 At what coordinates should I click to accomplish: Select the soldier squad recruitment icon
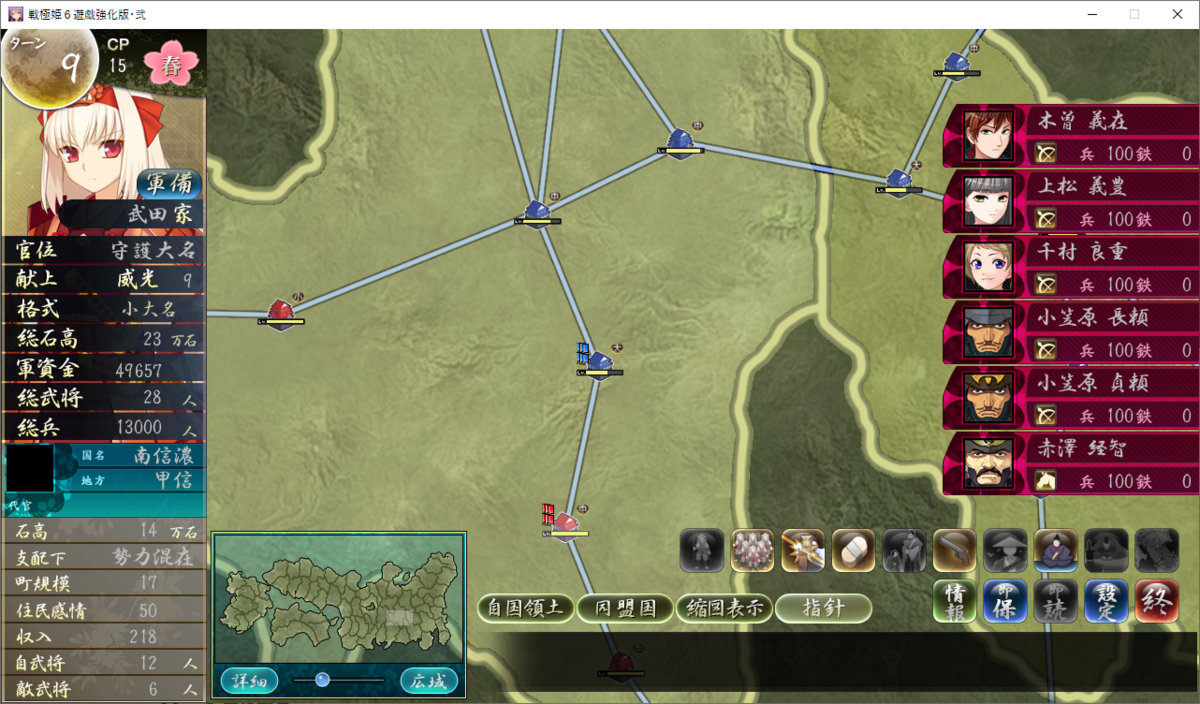753,551
